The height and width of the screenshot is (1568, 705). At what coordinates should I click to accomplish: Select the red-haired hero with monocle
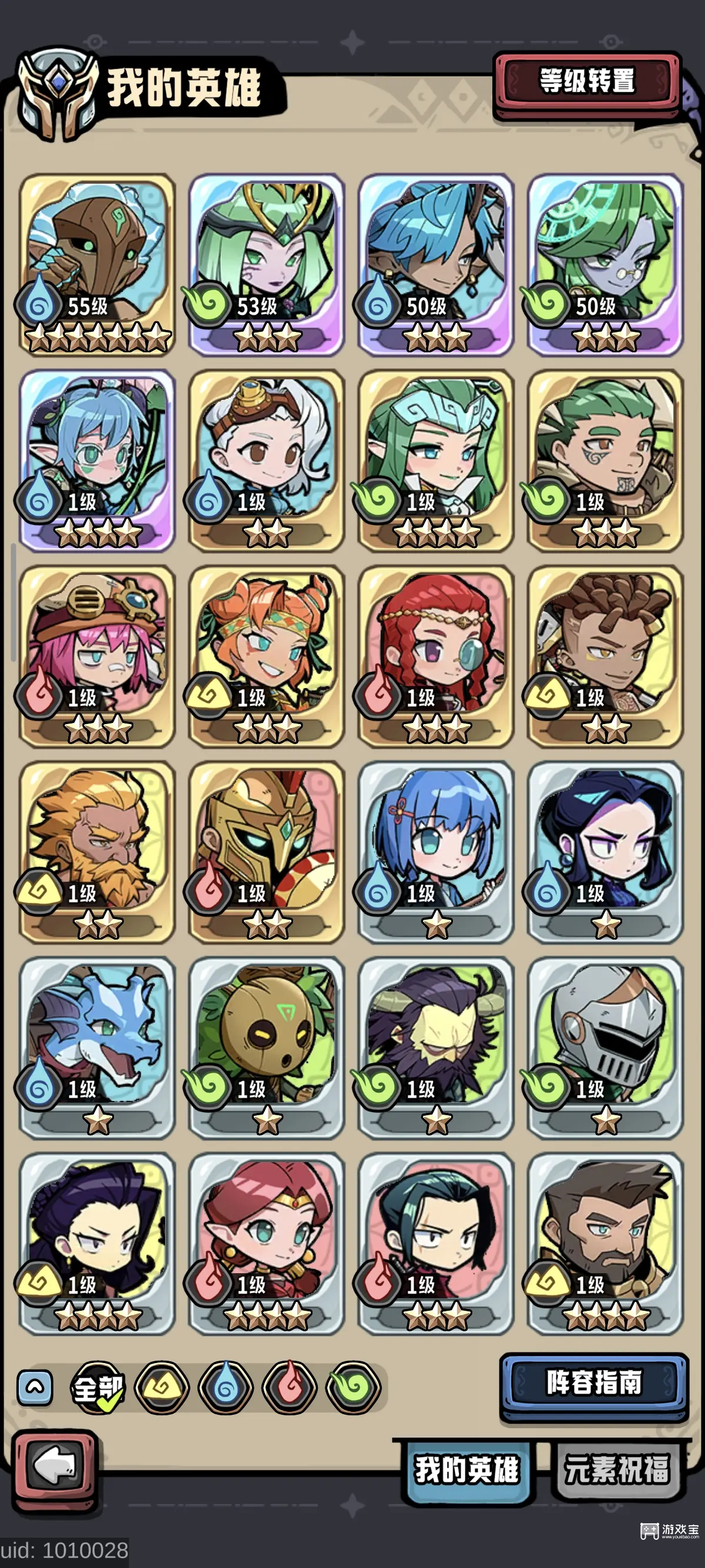pyautogui.click(x=436, y=655)
